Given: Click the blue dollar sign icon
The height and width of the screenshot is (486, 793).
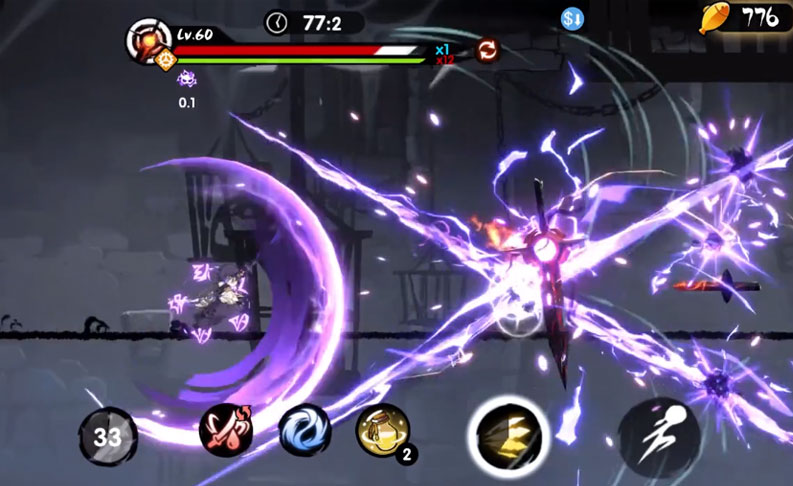Looking at the screenshot, I should [573, 18].
